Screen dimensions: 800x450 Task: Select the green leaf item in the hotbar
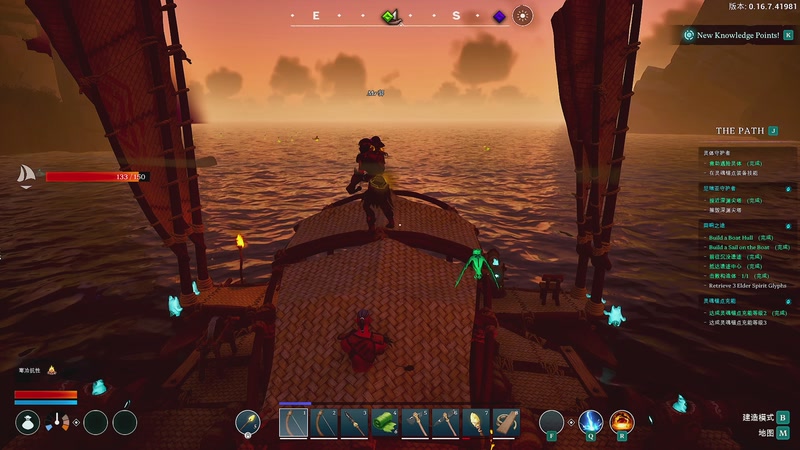click(386, 423)
